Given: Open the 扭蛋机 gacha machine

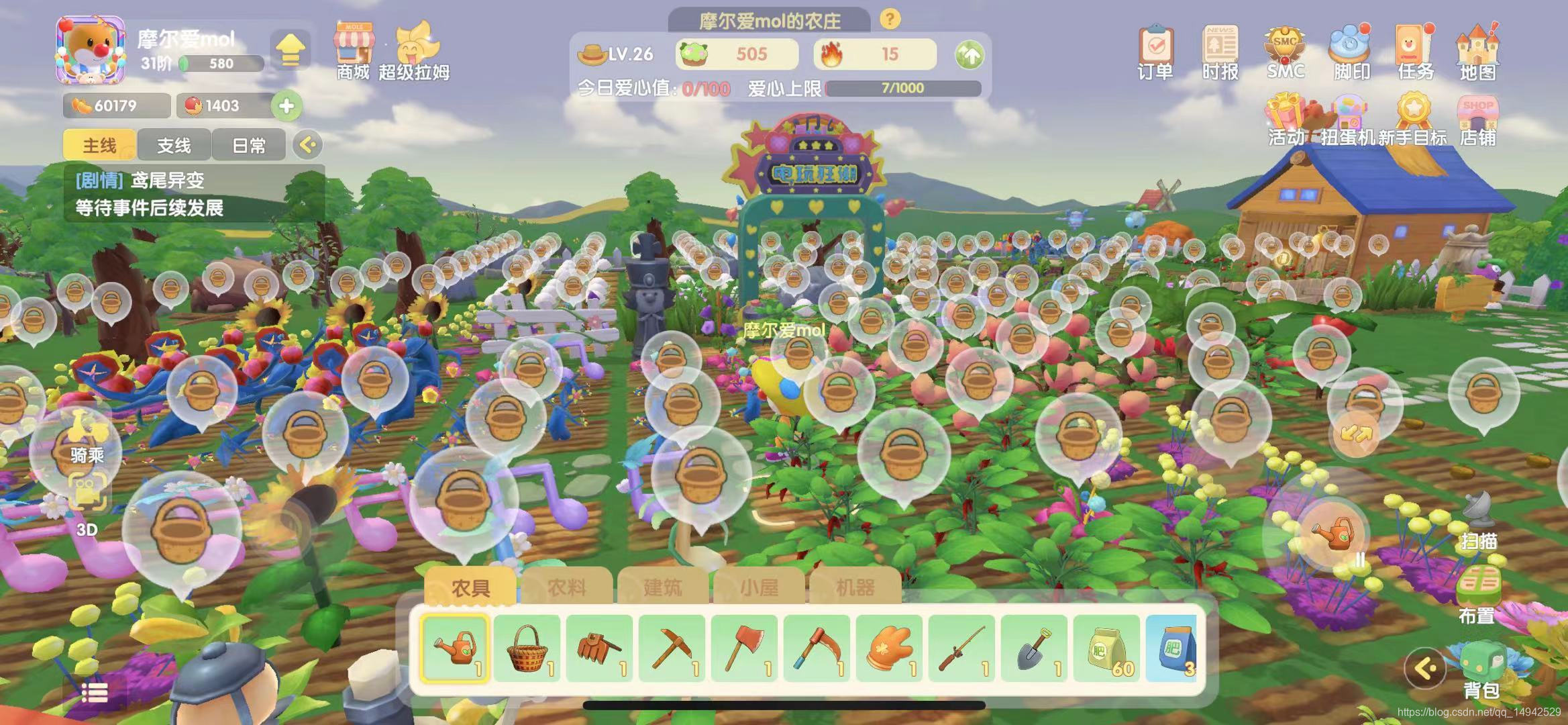Looking at the screenshot, I should pos(1349,121).
